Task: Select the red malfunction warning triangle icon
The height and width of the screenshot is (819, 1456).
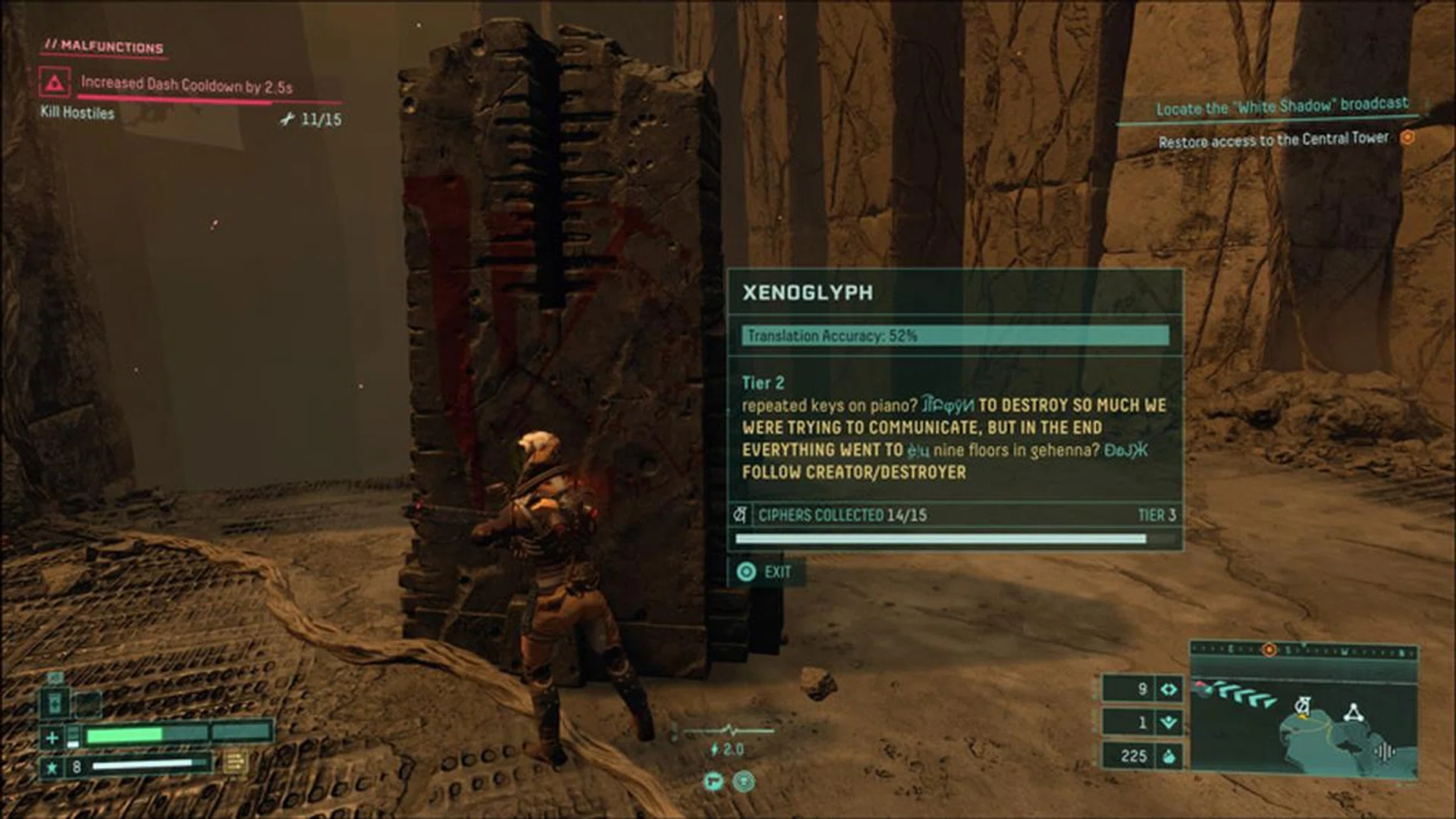Action: pyautogui.click(x=55, y=83)
